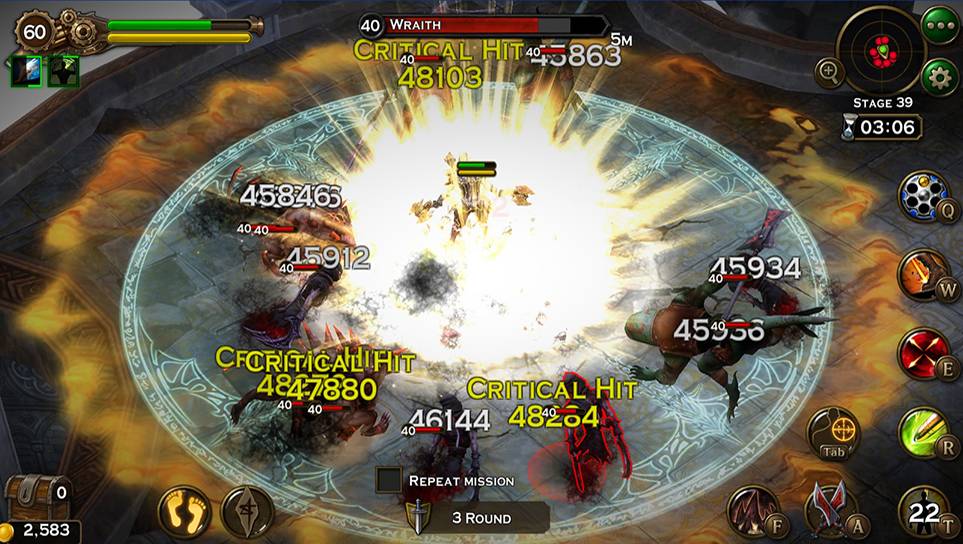Click the minimap magnifier zoom button
The image size is (963, 544).
830,71
